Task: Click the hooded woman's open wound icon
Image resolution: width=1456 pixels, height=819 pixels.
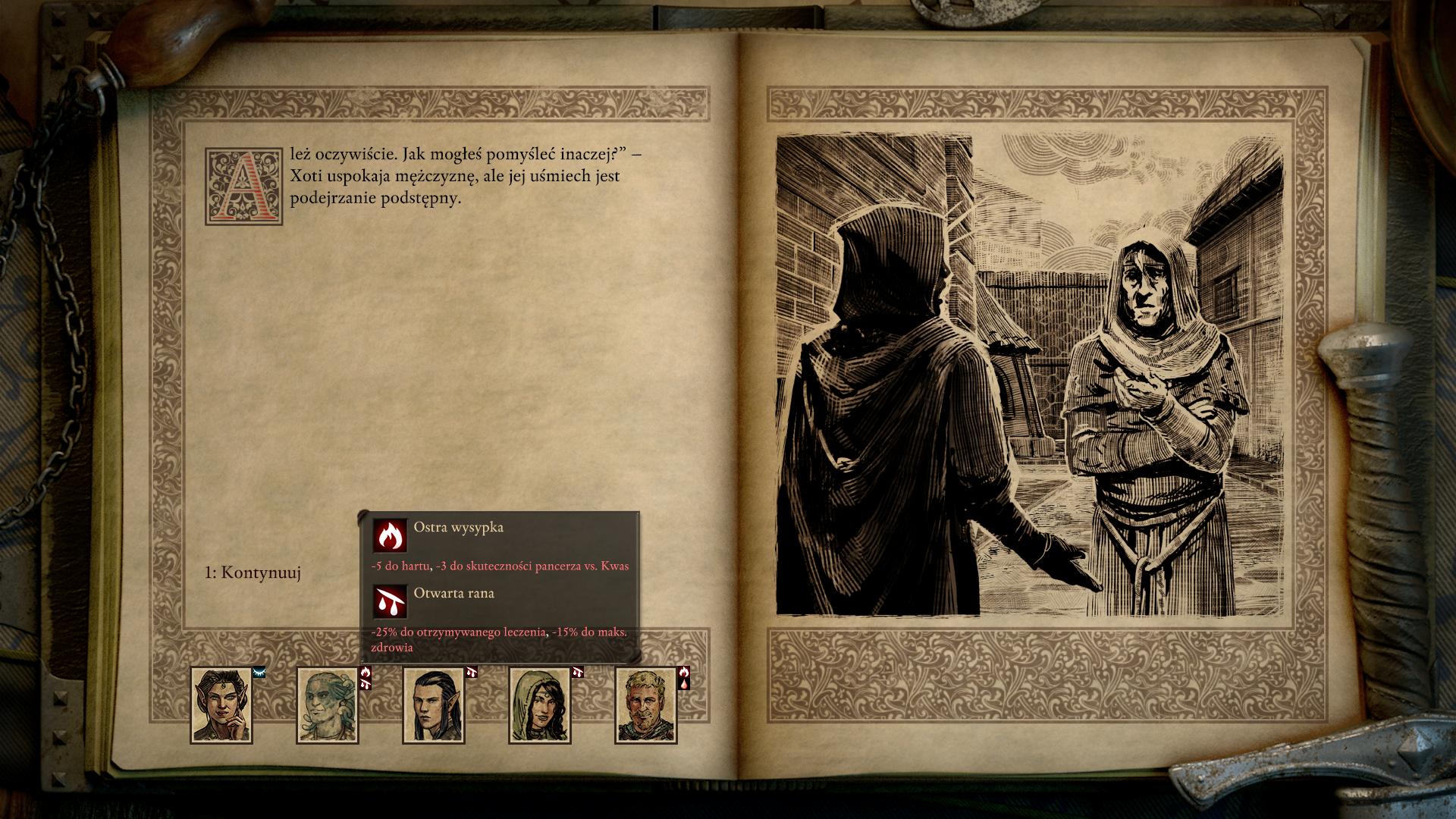Action: [578, 673]
